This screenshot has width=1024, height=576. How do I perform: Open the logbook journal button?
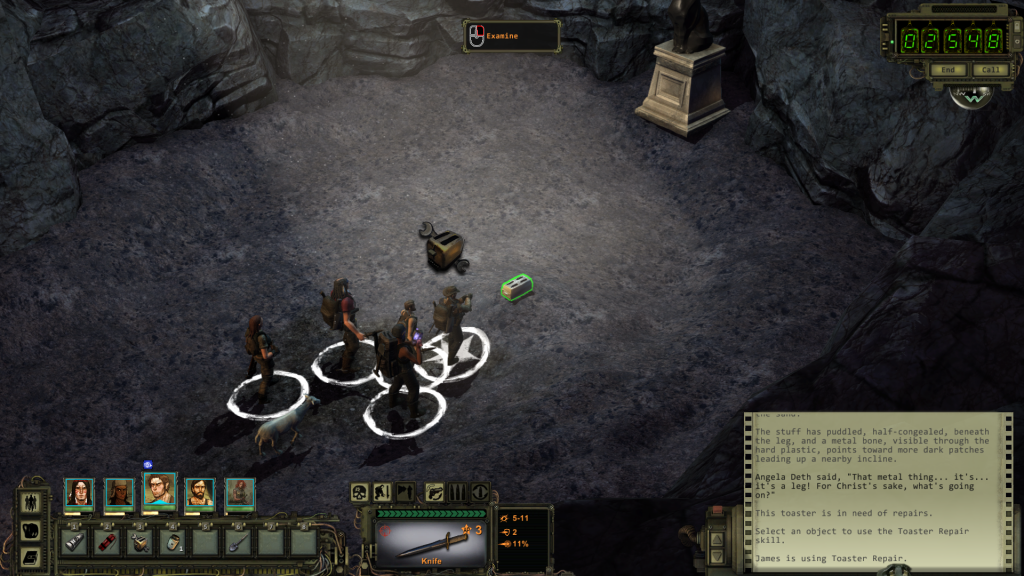pyautogui.click(x=32, y=556)
